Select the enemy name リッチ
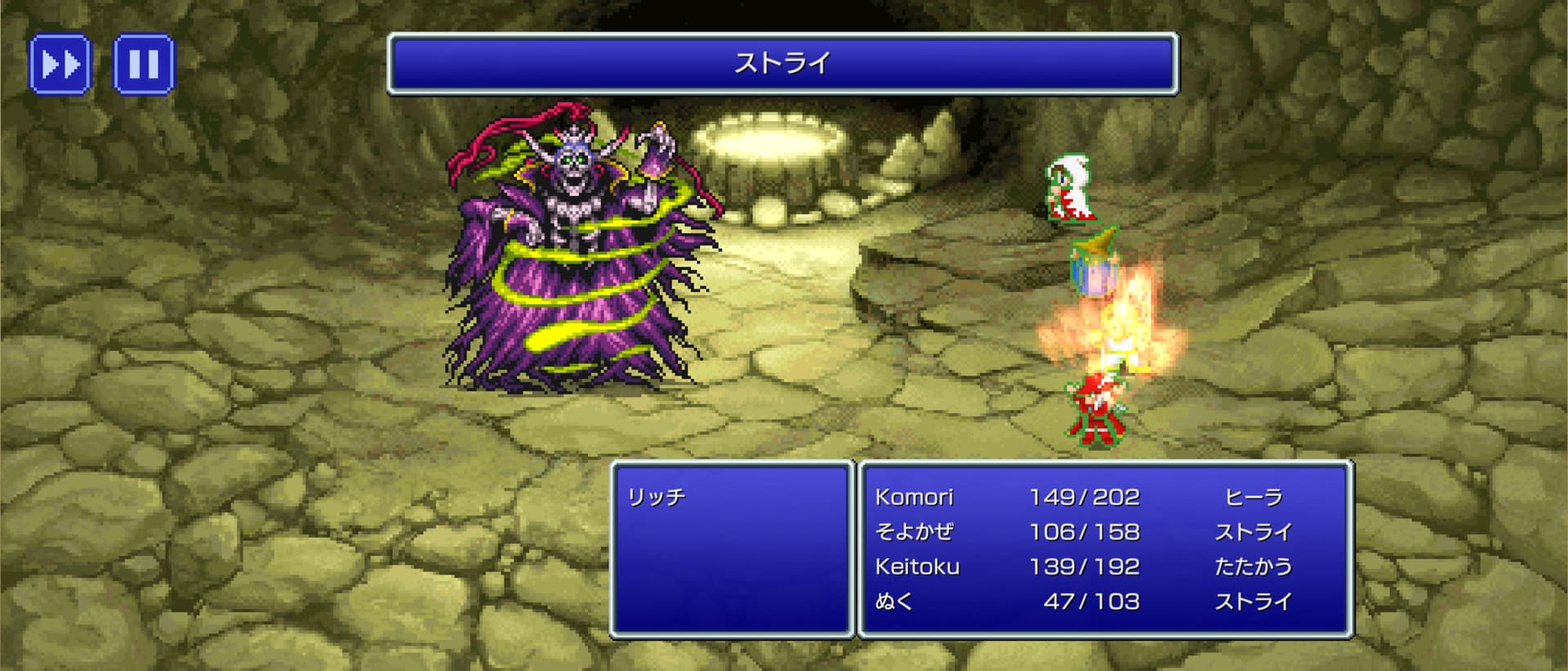 click(x=657, y=497)
